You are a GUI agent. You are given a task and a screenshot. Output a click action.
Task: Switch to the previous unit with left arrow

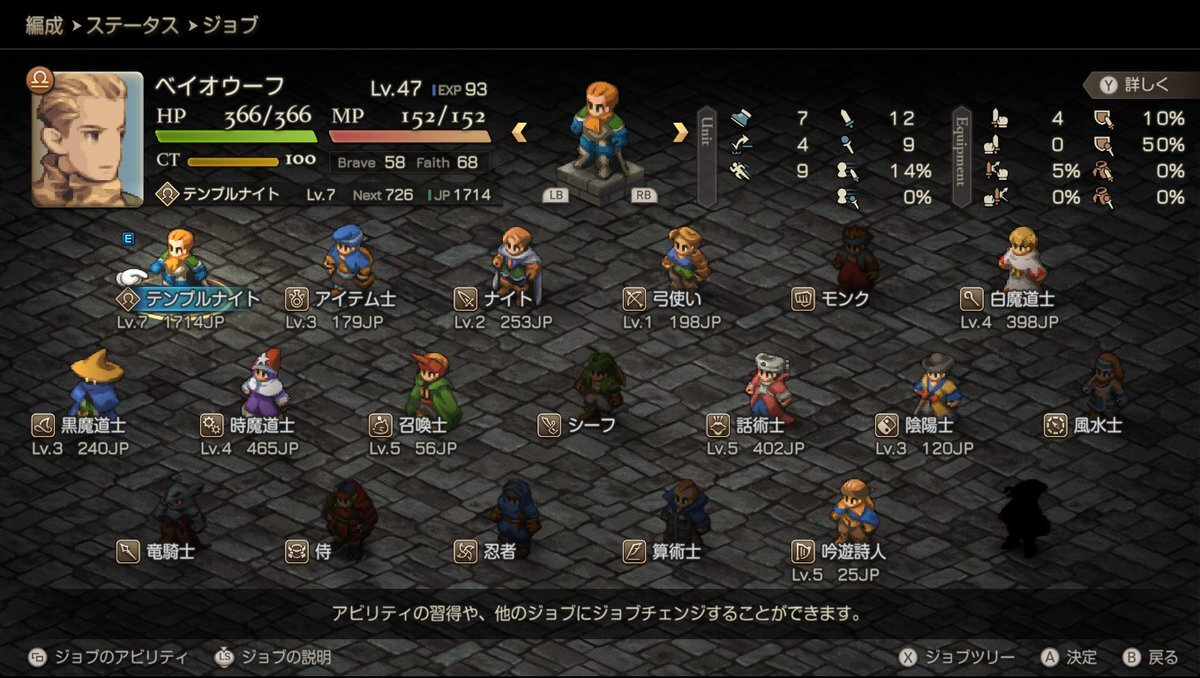click(520, 132)
